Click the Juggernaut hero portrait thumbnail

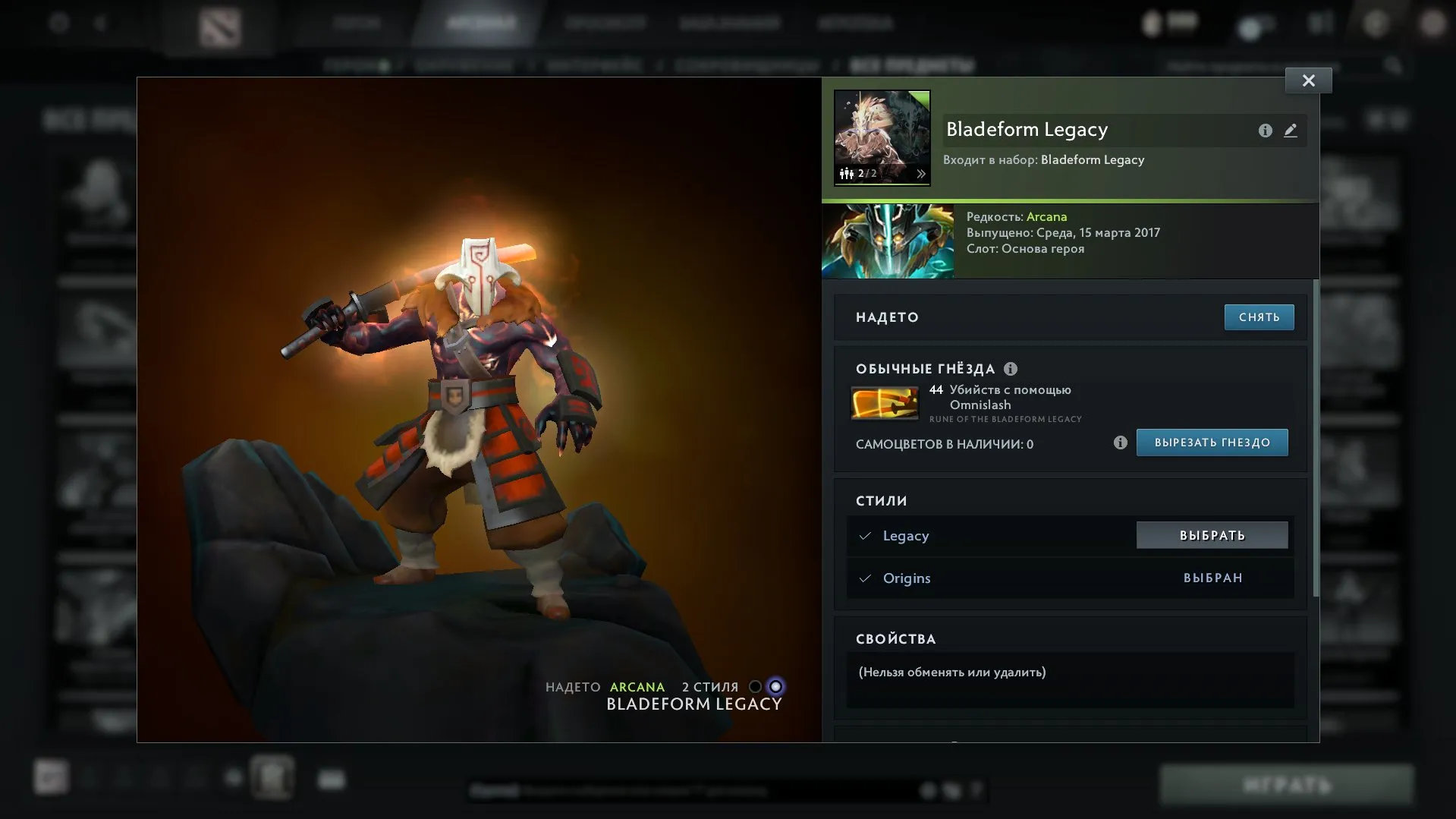point(888,241)
